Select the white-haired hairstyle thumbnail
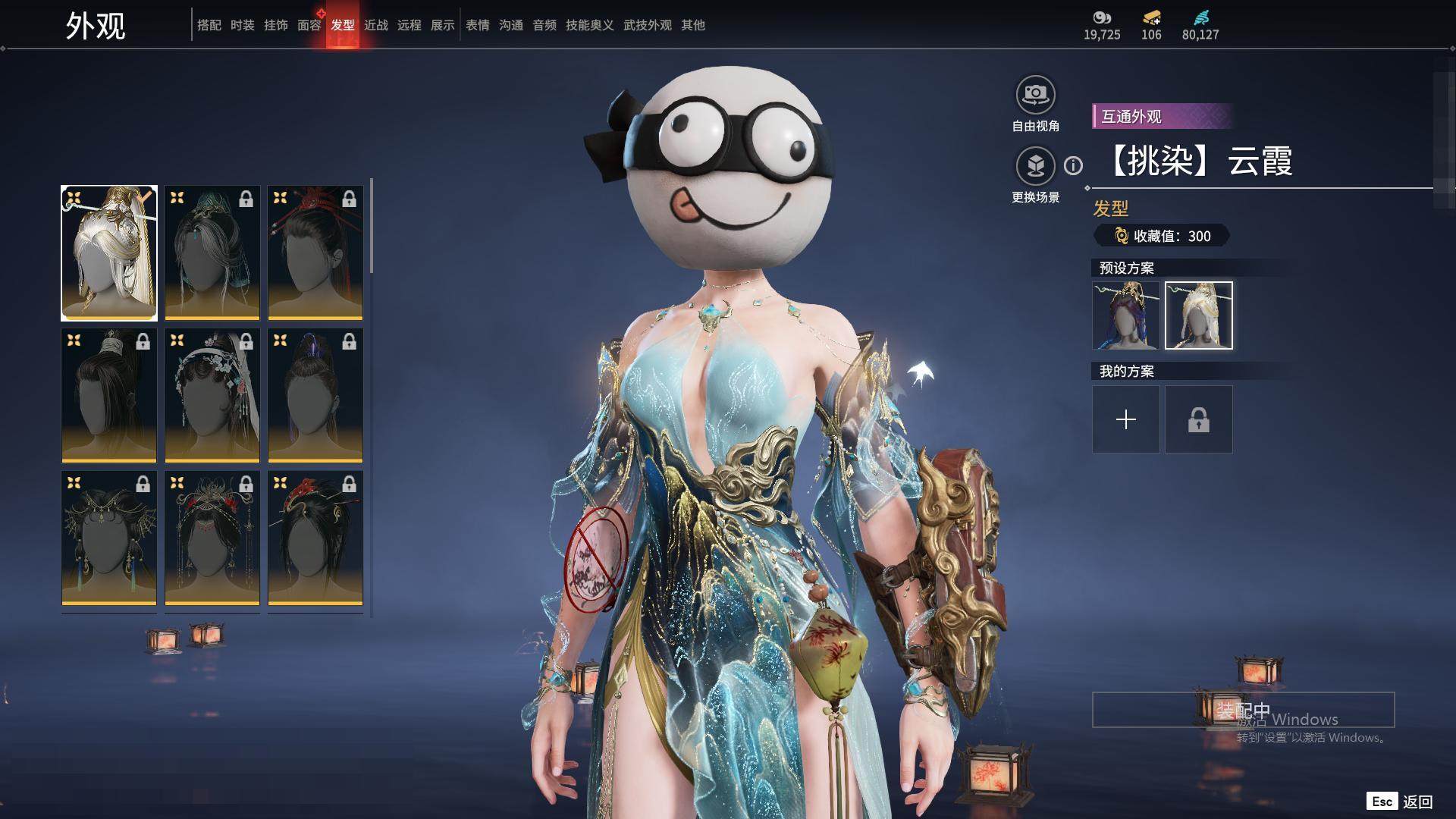 tap(109, 253)
